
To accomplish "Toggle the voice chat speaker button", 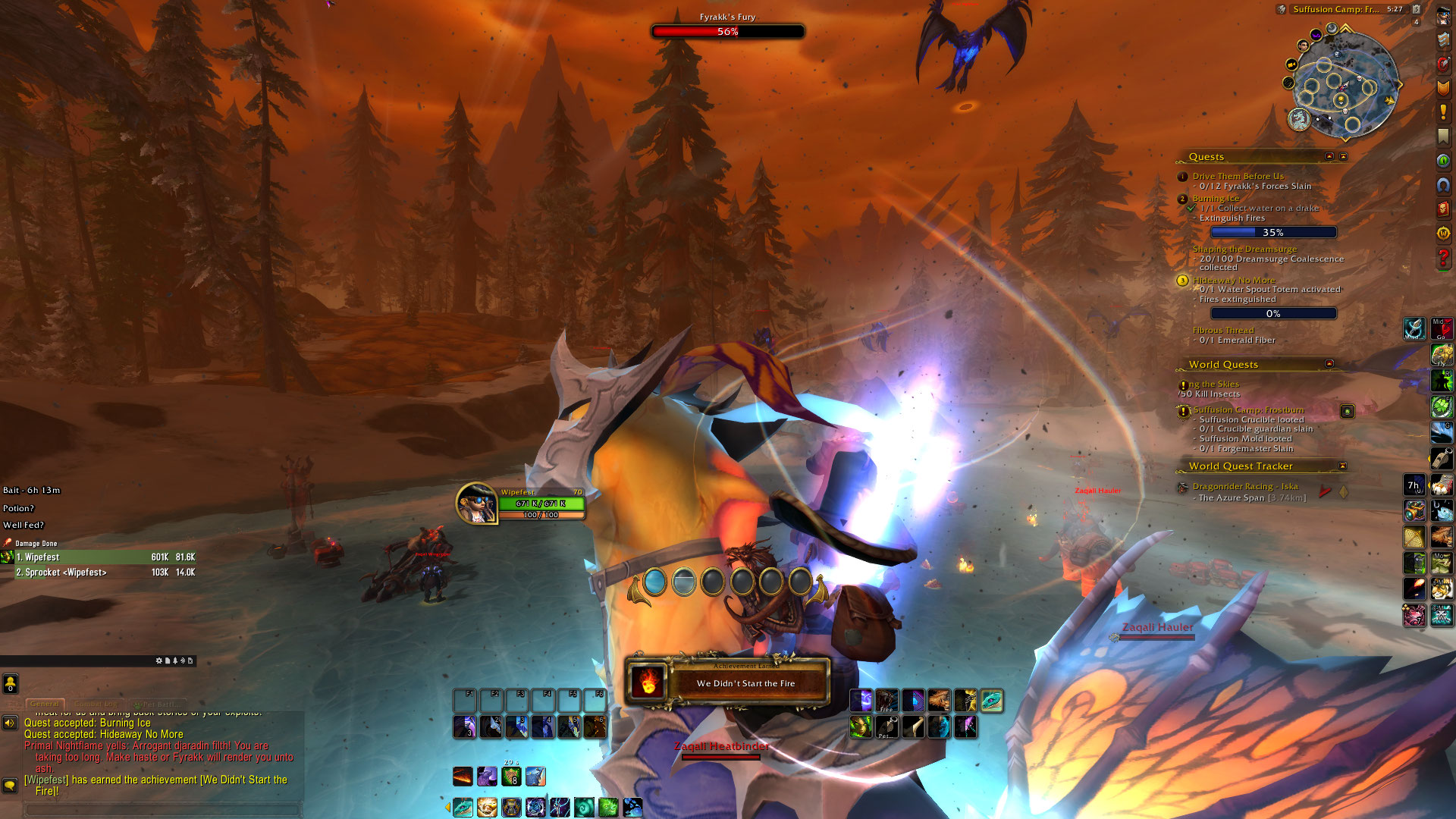I will pos(10,723).
